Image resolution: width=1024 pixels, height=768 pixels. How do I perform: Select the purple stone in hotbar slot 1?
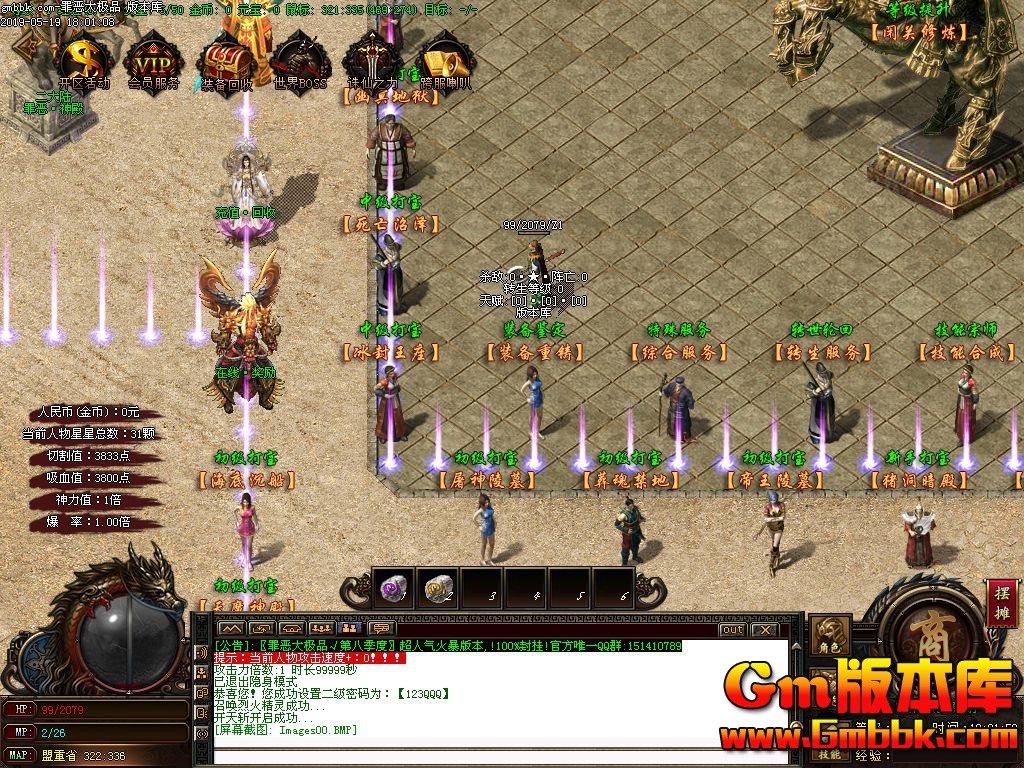[393, 588]
